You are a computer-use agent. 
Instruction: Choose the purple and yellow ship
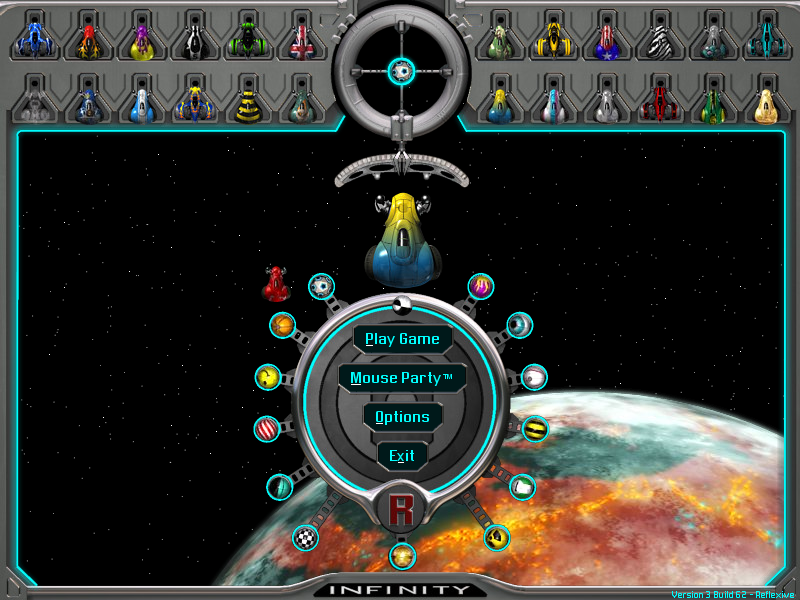click(140, 42)
